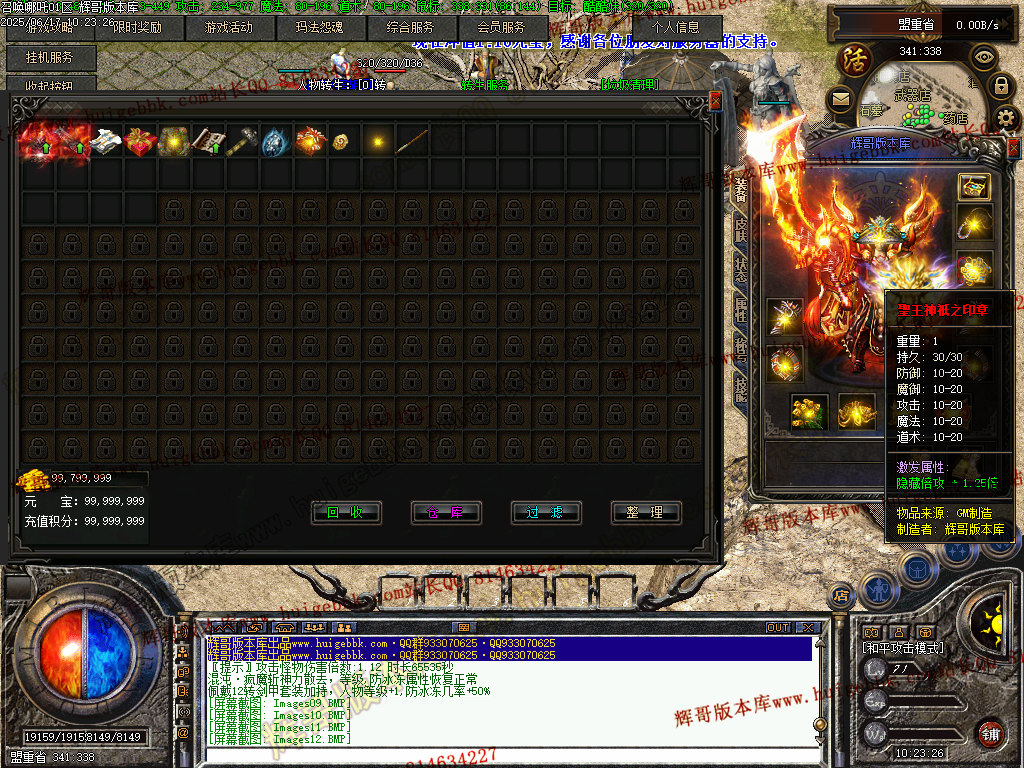Open the mail envelope icon
Image resolution: width=1024 pixels, height=768 pixels.
click(x=840, y=98)
